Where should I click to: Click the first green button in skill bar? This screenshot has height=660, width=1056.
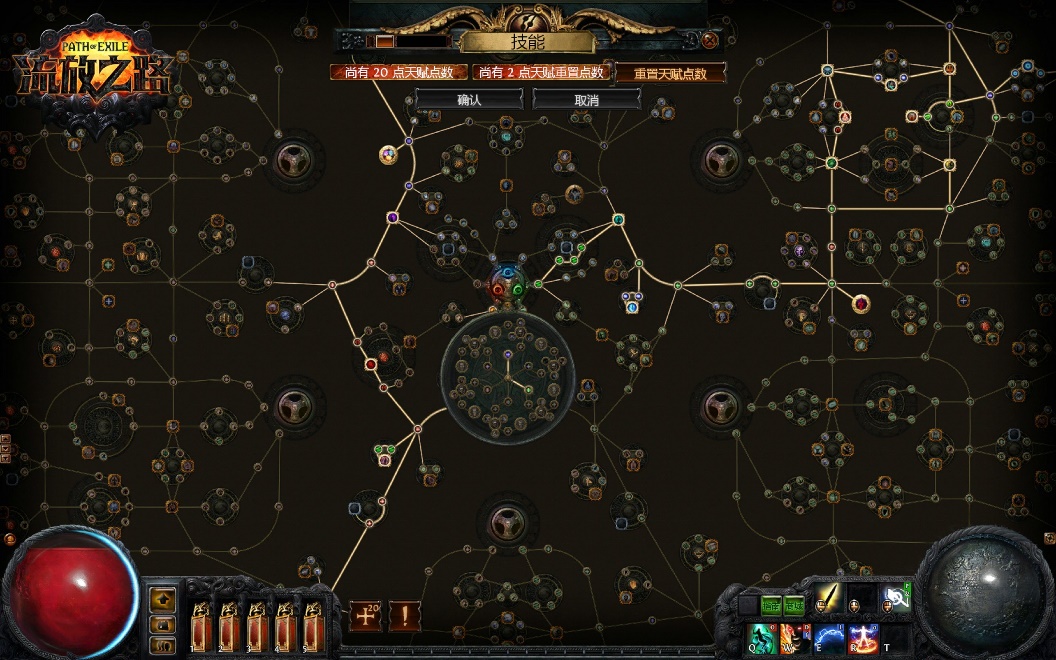770,603
